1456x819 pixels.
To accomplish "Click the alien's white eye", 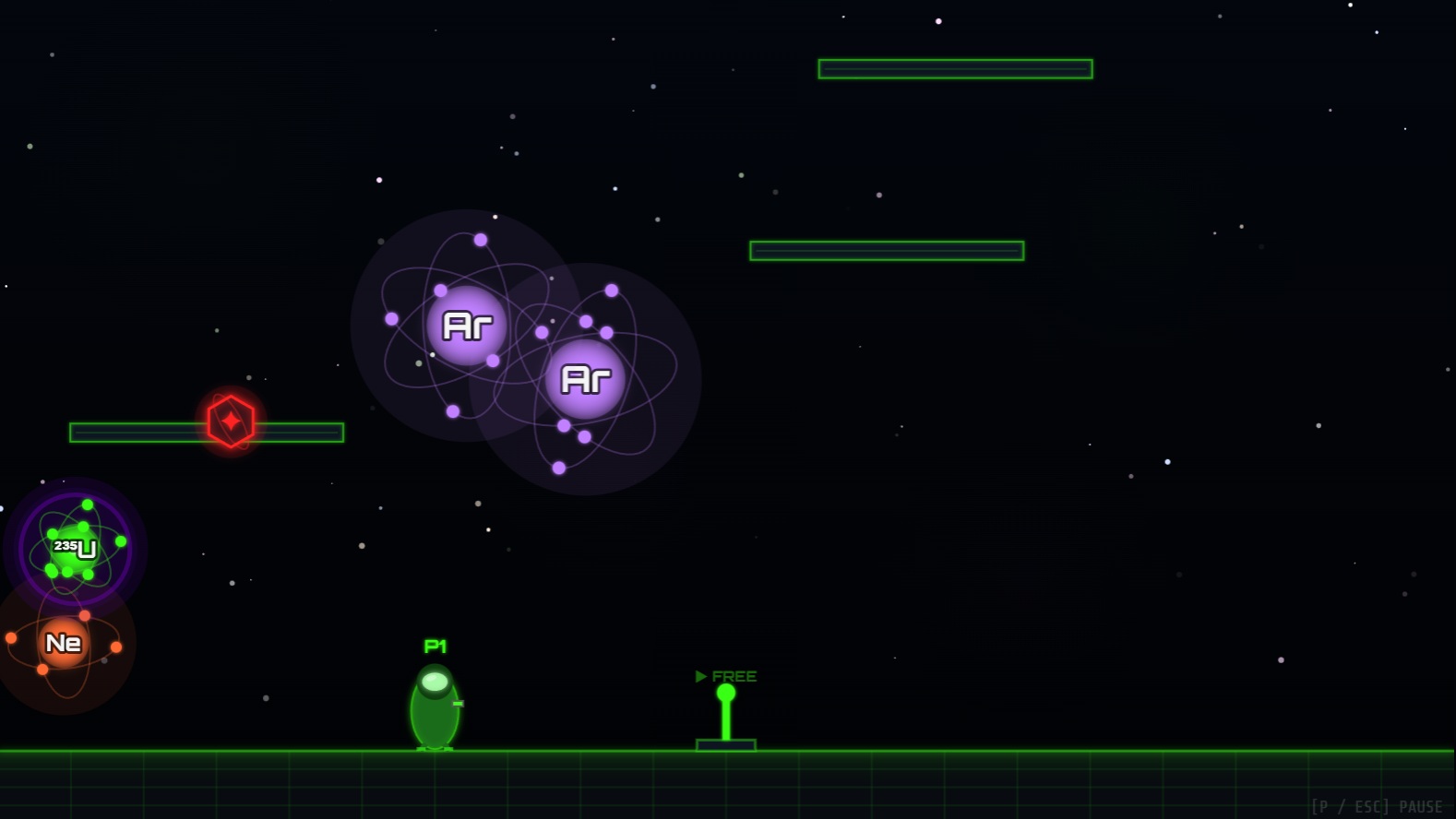I will pos(434,682).
